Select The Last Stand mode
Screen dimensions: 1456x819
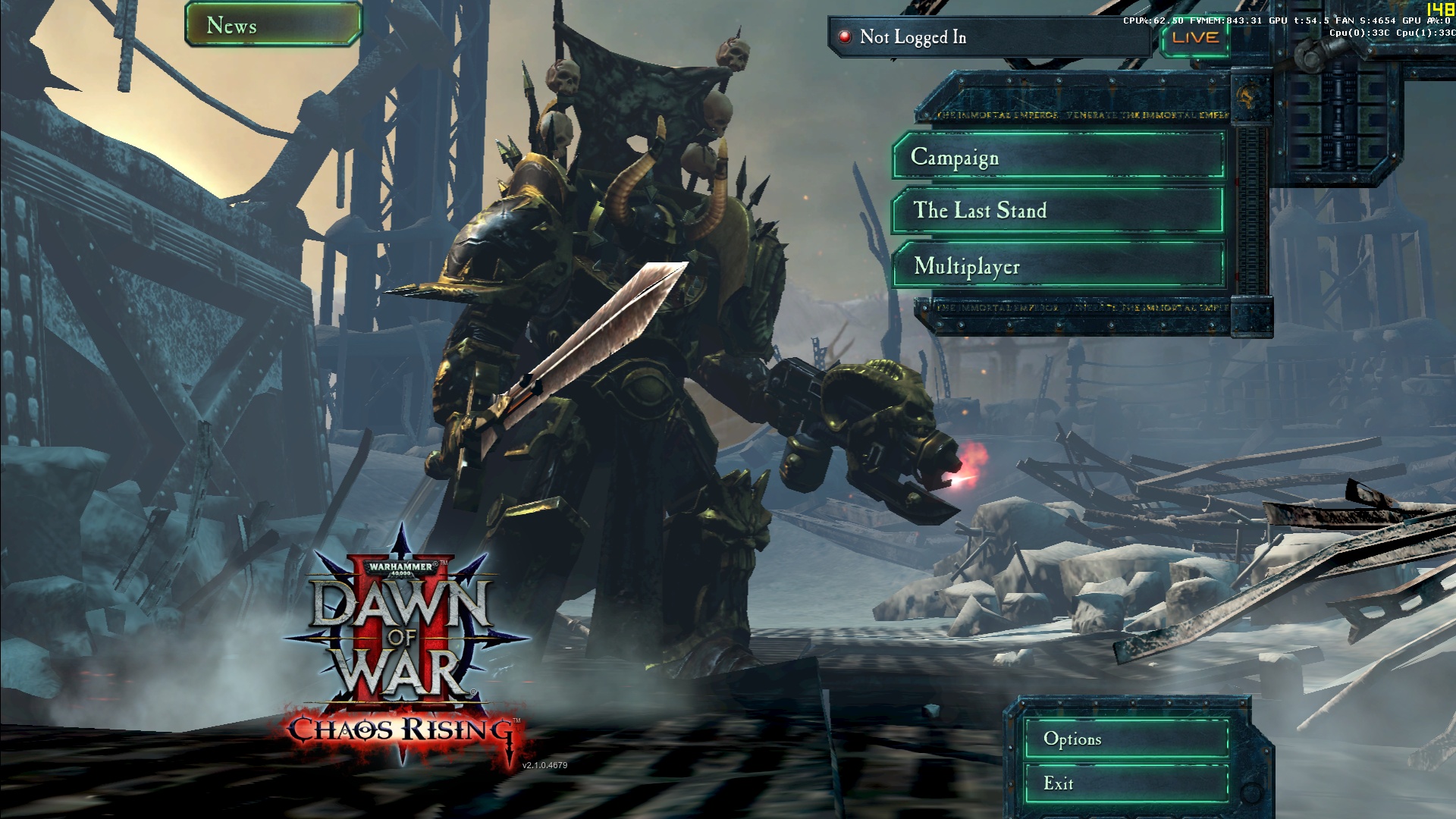coord(1059,210)
